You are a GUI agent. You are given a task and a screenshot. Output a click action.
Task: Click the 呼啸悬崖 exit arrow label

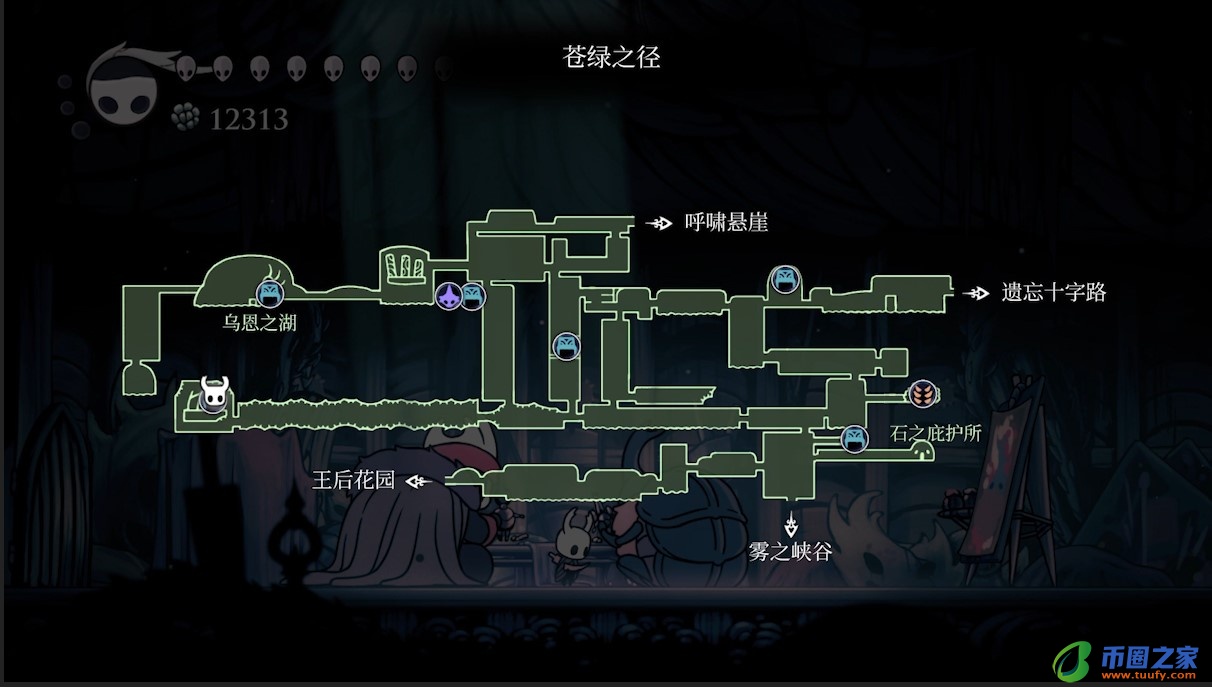(x=707, y=222)
